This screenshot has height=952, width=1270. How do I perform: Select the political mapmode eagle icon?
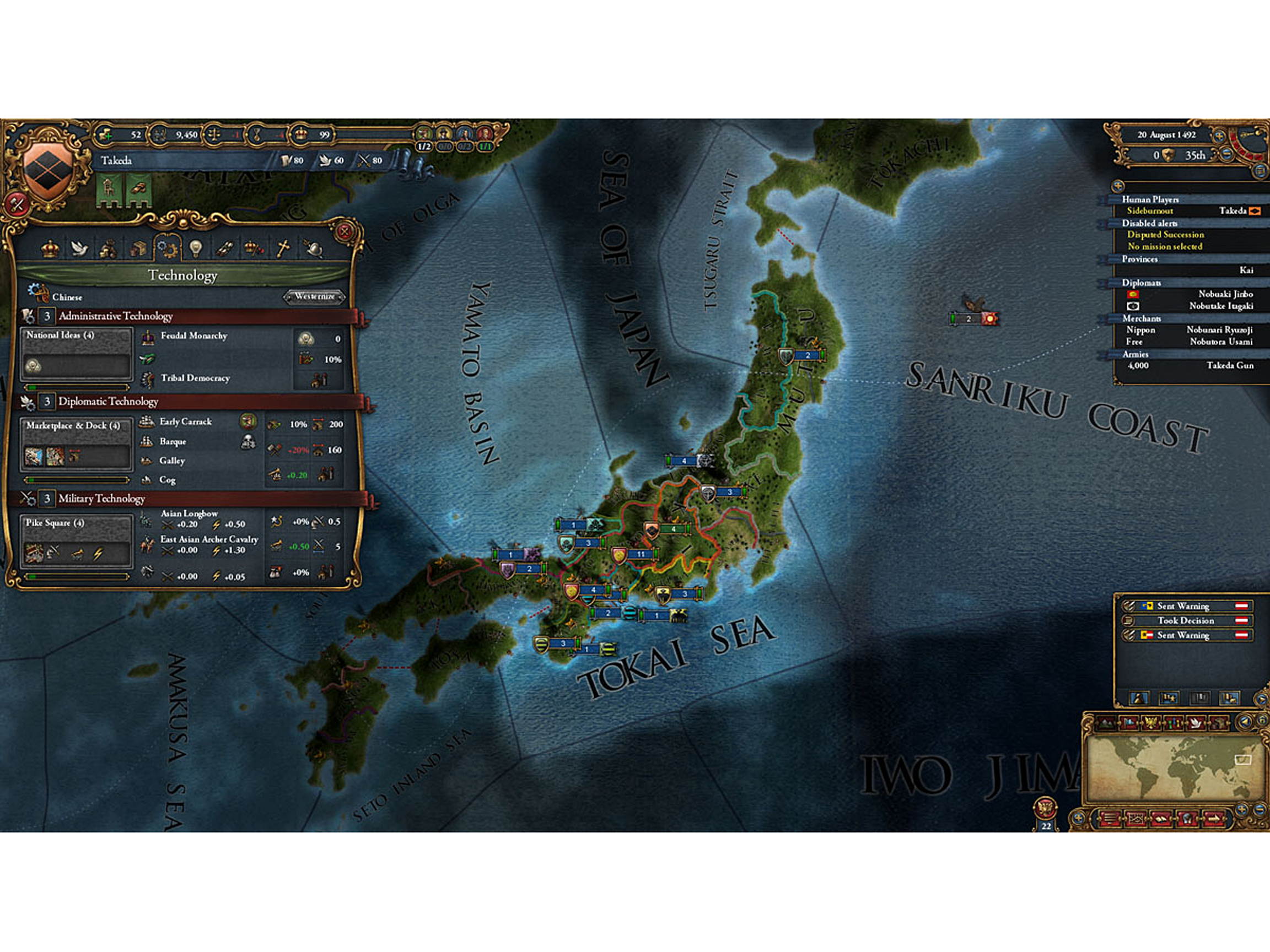pyautogui.click(x=1151, y=724)
